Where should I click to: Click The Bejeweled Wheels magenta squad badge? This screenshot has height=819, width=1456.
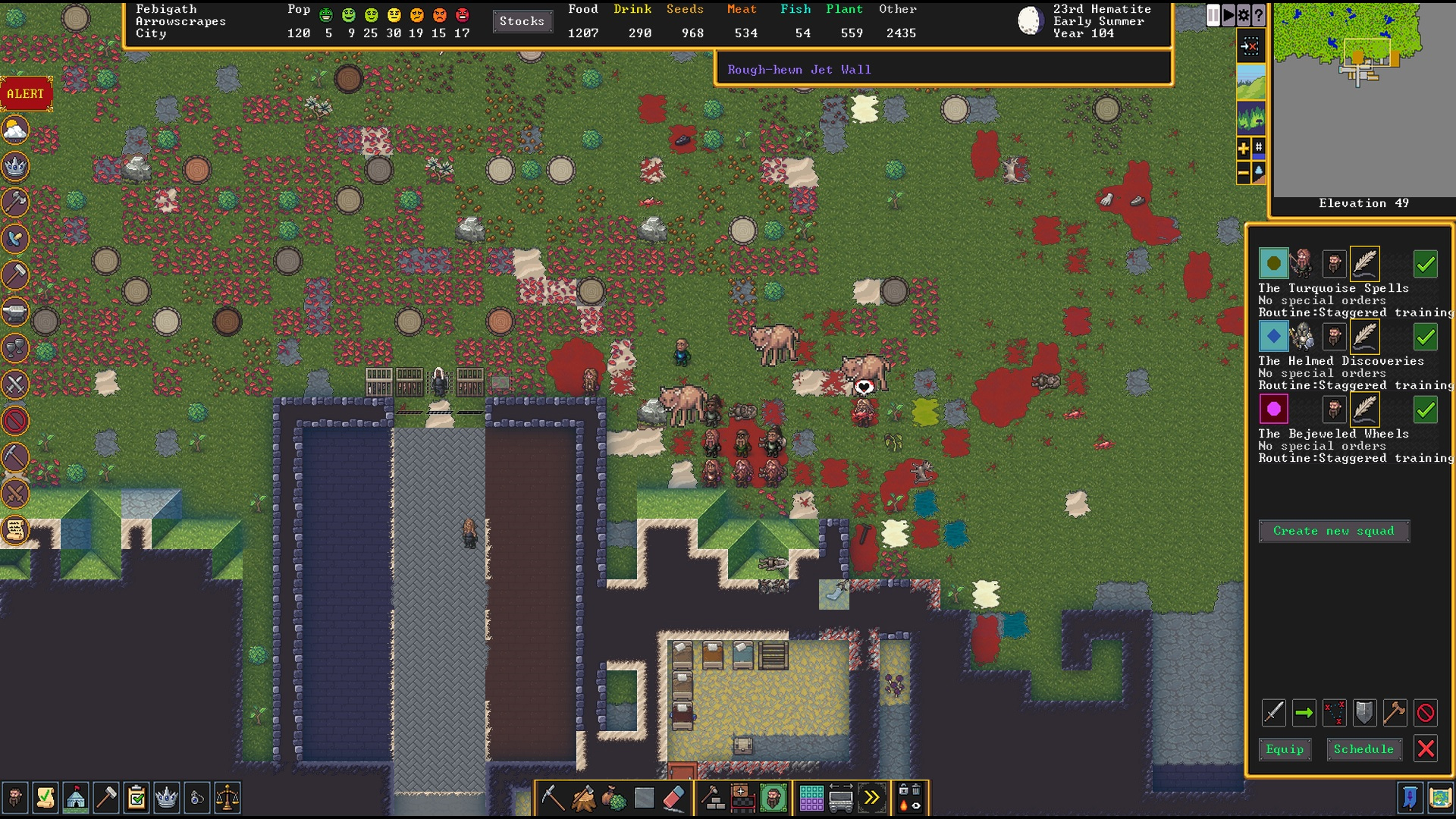point(1274,409)
